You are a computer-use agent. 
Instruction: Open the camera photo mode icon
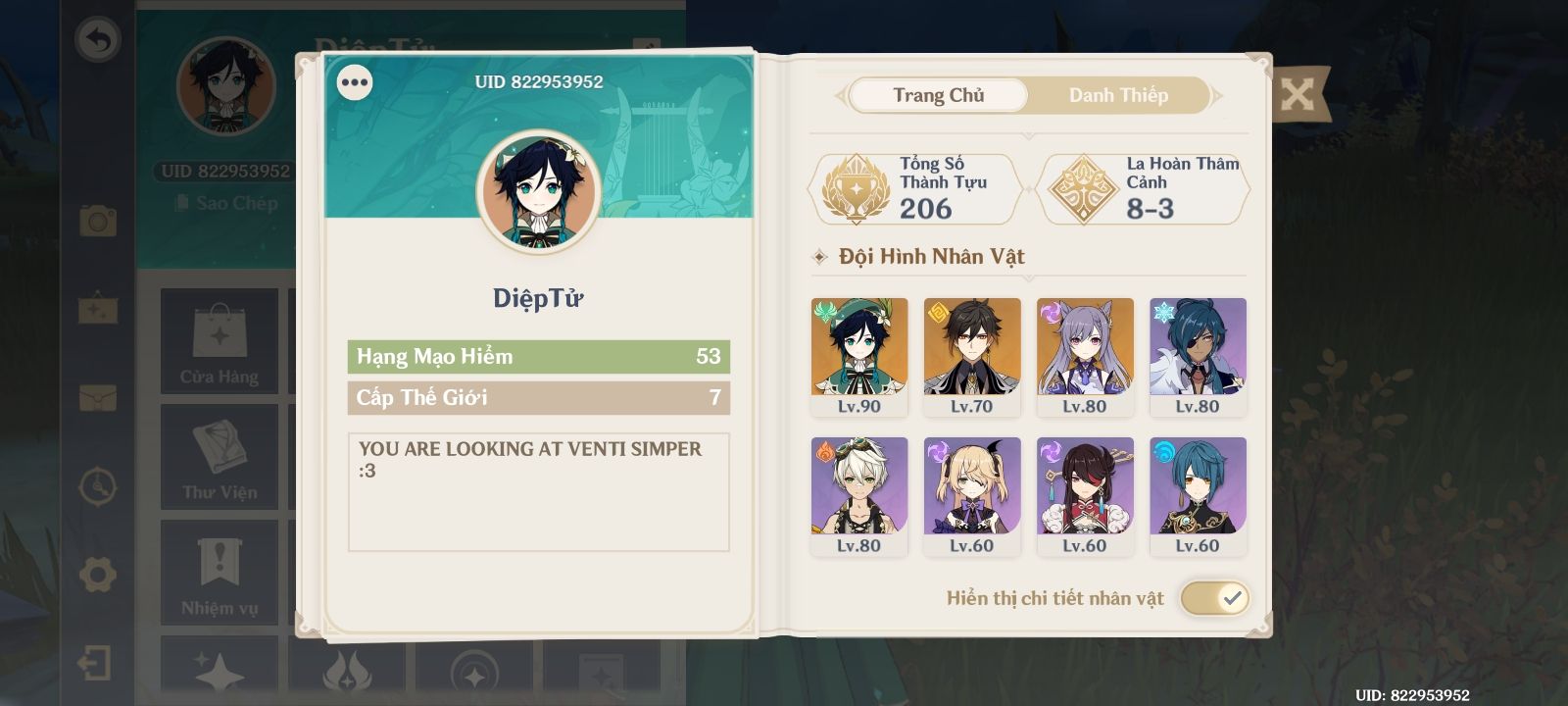pos(98,221)
